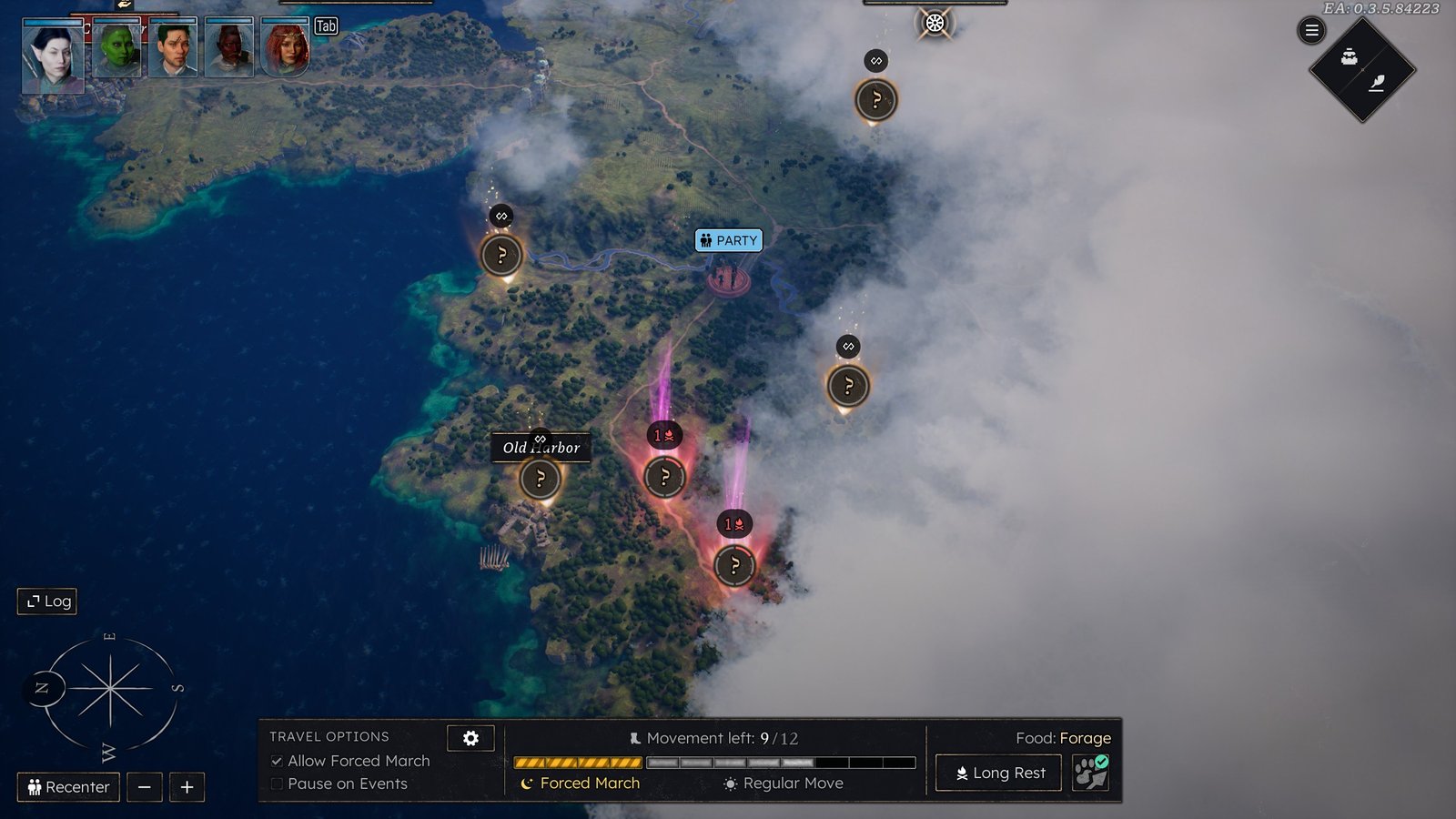Open the hamburger main menu button
Viewport: 1456px width, 819px height.
(1311, 31)
